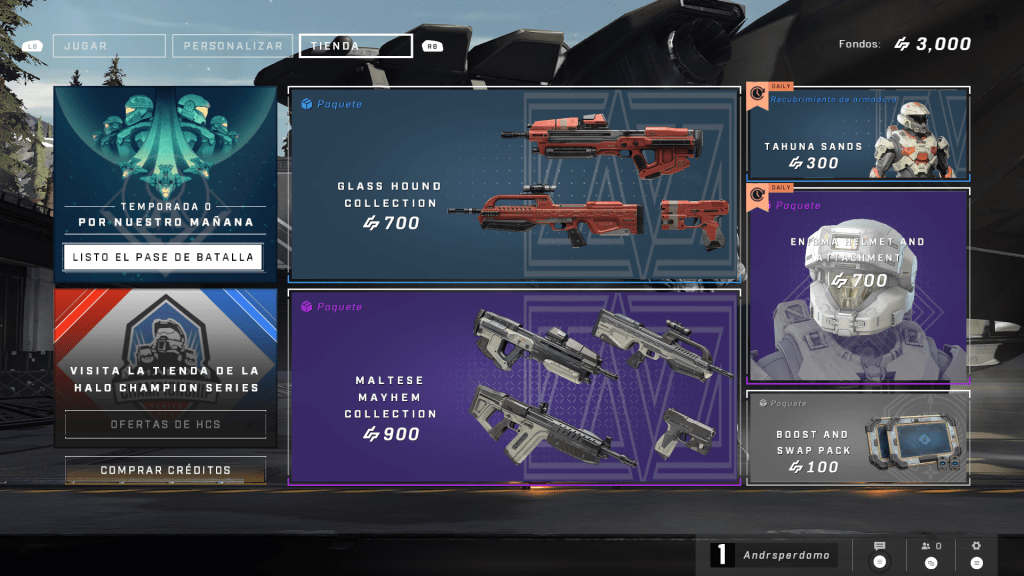Switch to the Jugar tab

click(109, 46)
